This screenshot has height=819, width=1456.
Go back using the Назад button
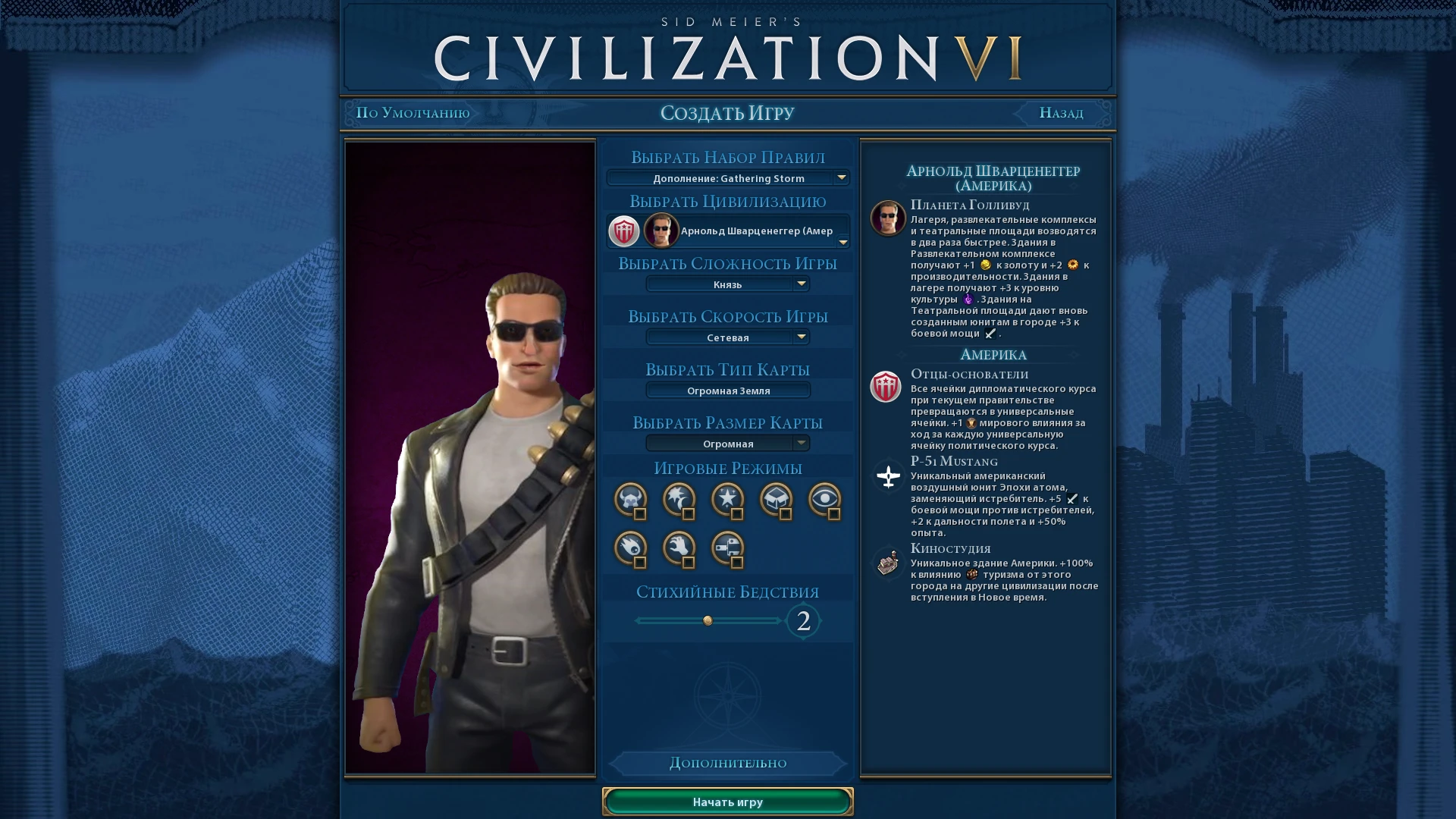[x=1059, y=112]
